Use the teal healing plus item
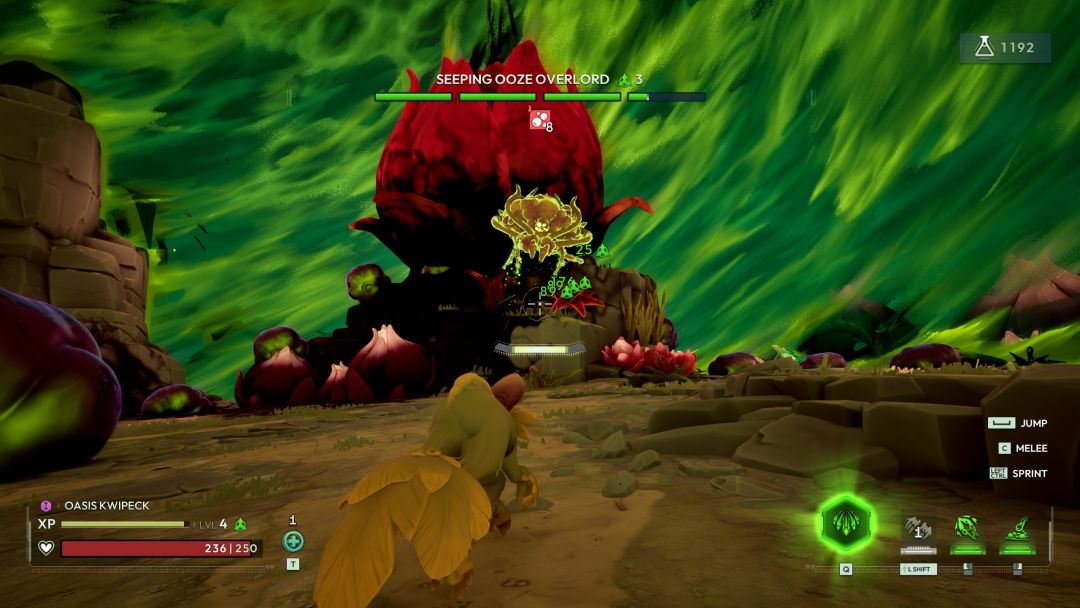1080x608 pixels. click(x=293, y=541)
